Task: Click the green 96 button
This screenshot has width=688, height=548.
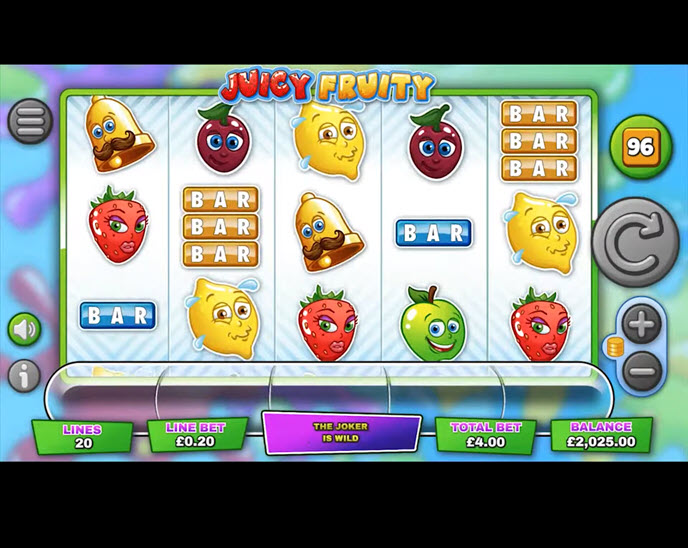Action: [640, 147]
